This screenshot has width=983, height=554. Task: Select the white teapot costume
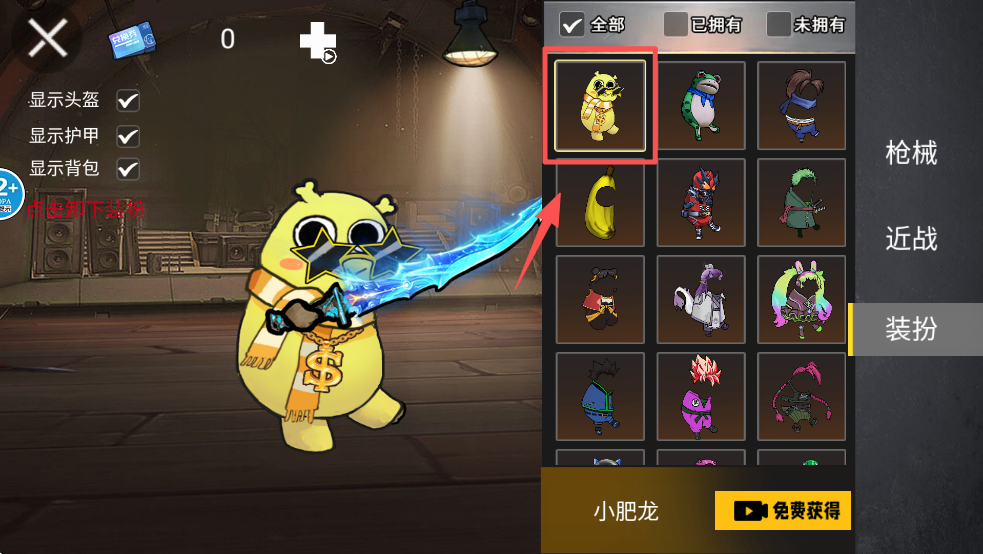(x=700, y=299)
